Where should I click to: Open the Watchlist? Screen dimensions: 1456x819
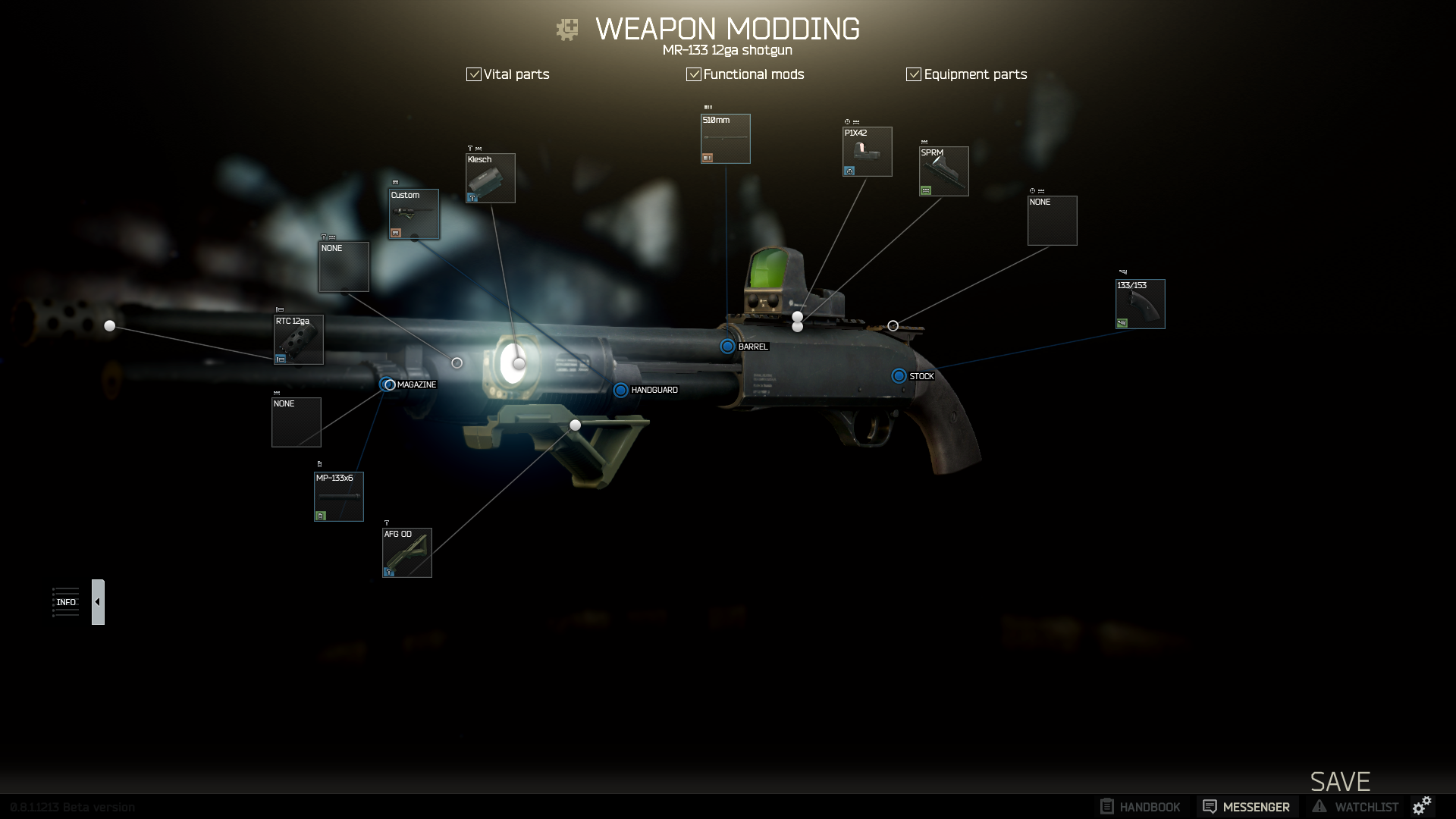coord(1356,807)
